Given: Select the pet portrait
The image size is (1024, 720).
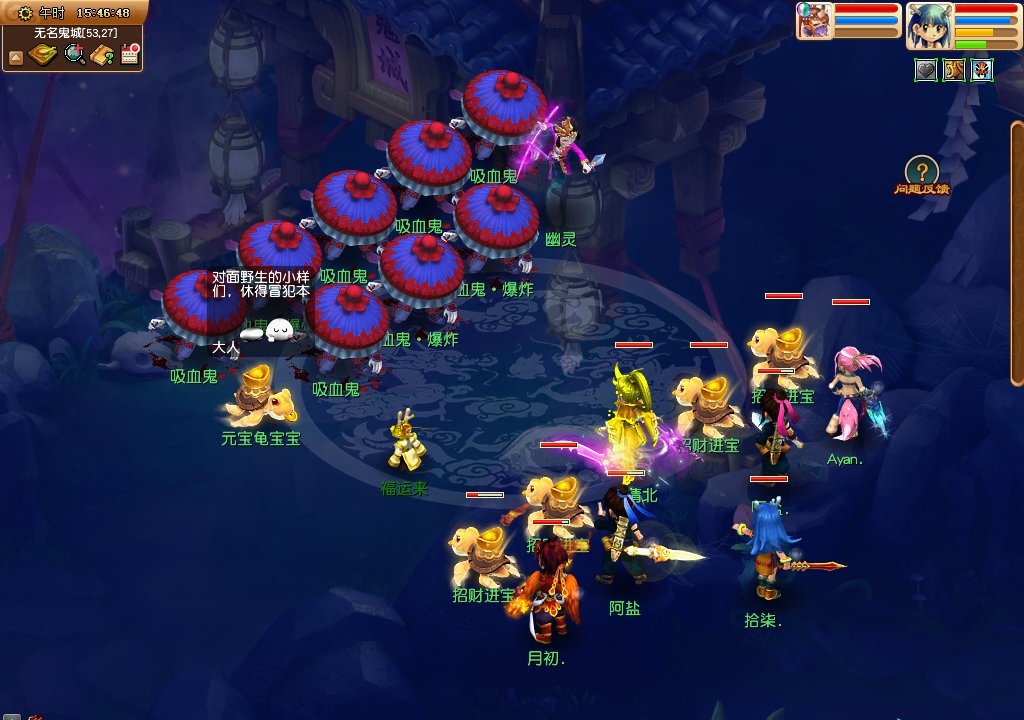Looking at the screenshot, I should (813, 21).
